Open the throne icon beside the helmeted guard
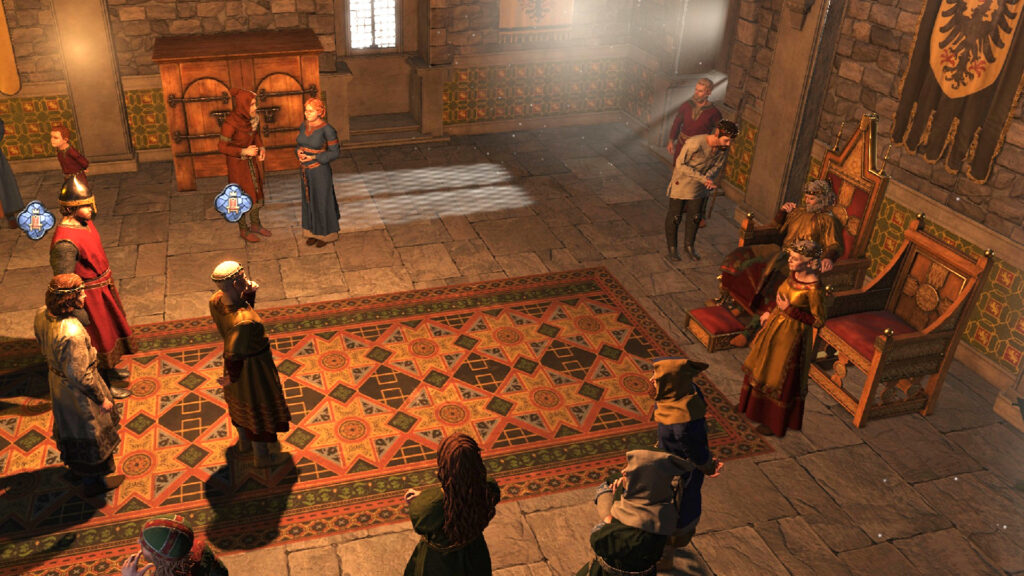 (36, 219)
